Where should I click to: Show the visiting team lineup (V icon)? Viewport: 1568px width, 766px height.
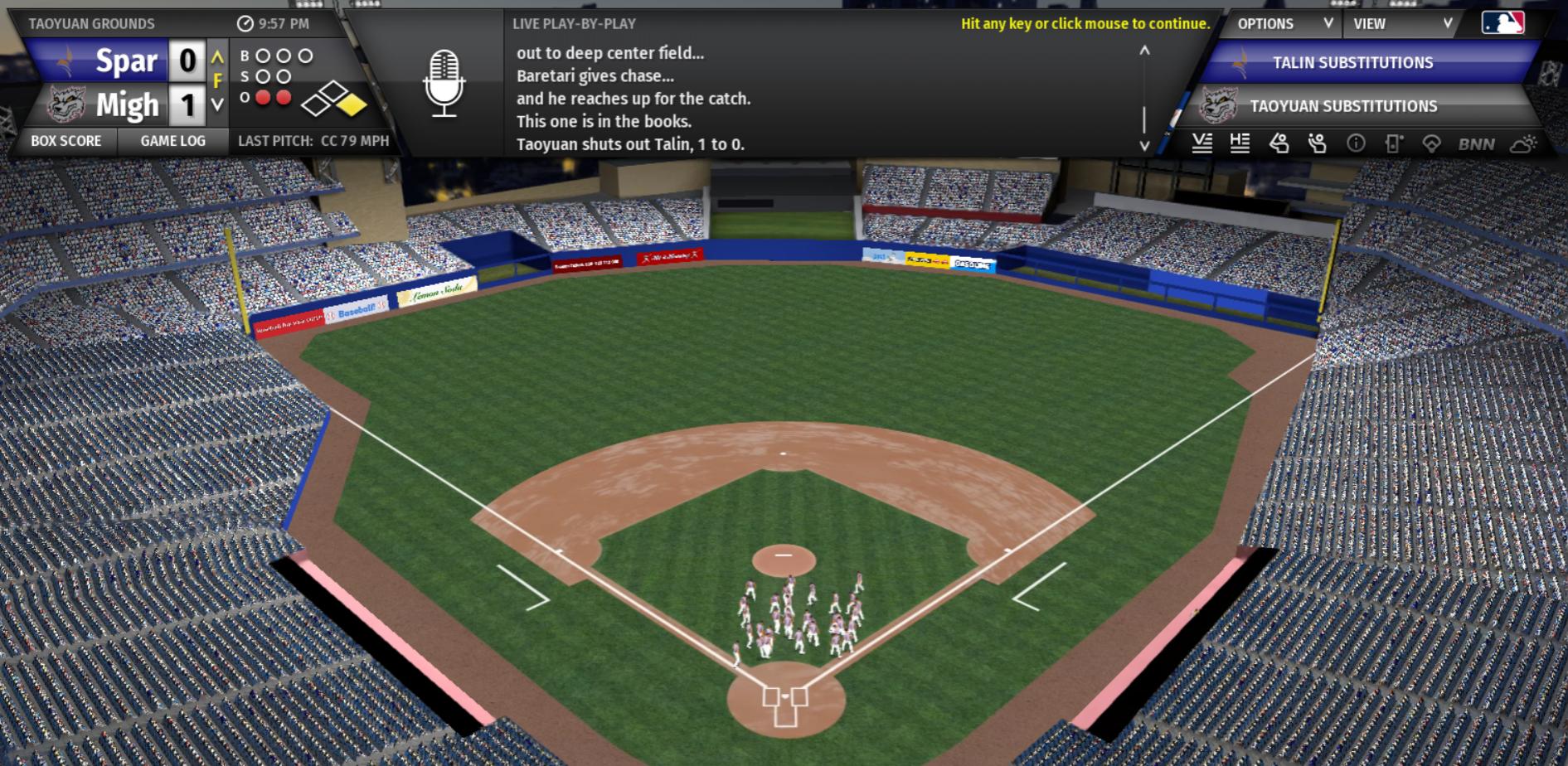coord(1201,144)
